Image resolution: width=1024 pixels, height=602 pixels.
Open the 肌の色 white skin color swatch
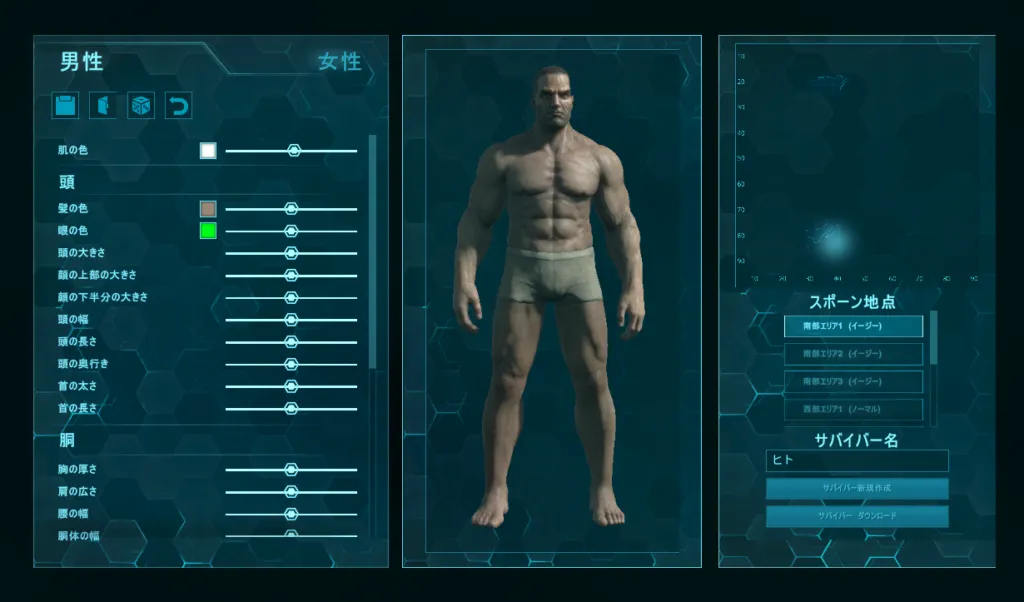[x=208, y=151]
